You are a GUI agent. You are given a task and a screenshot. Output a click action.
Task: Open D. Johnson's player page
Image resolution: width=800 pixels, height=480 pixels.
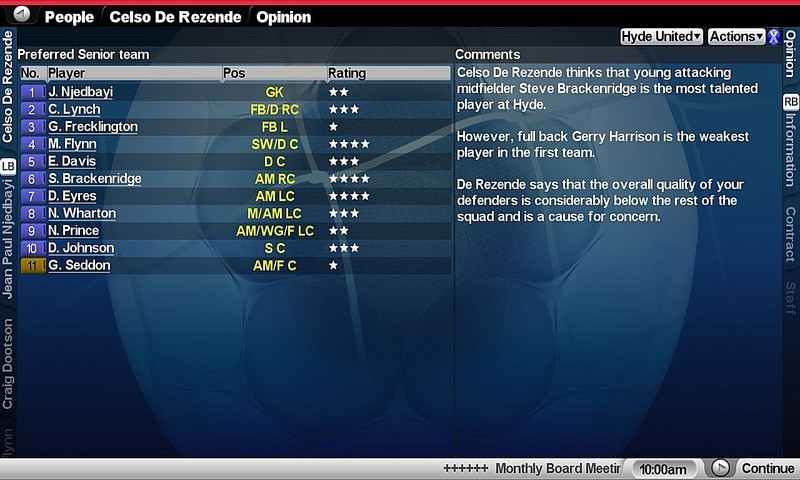point(81,248)
